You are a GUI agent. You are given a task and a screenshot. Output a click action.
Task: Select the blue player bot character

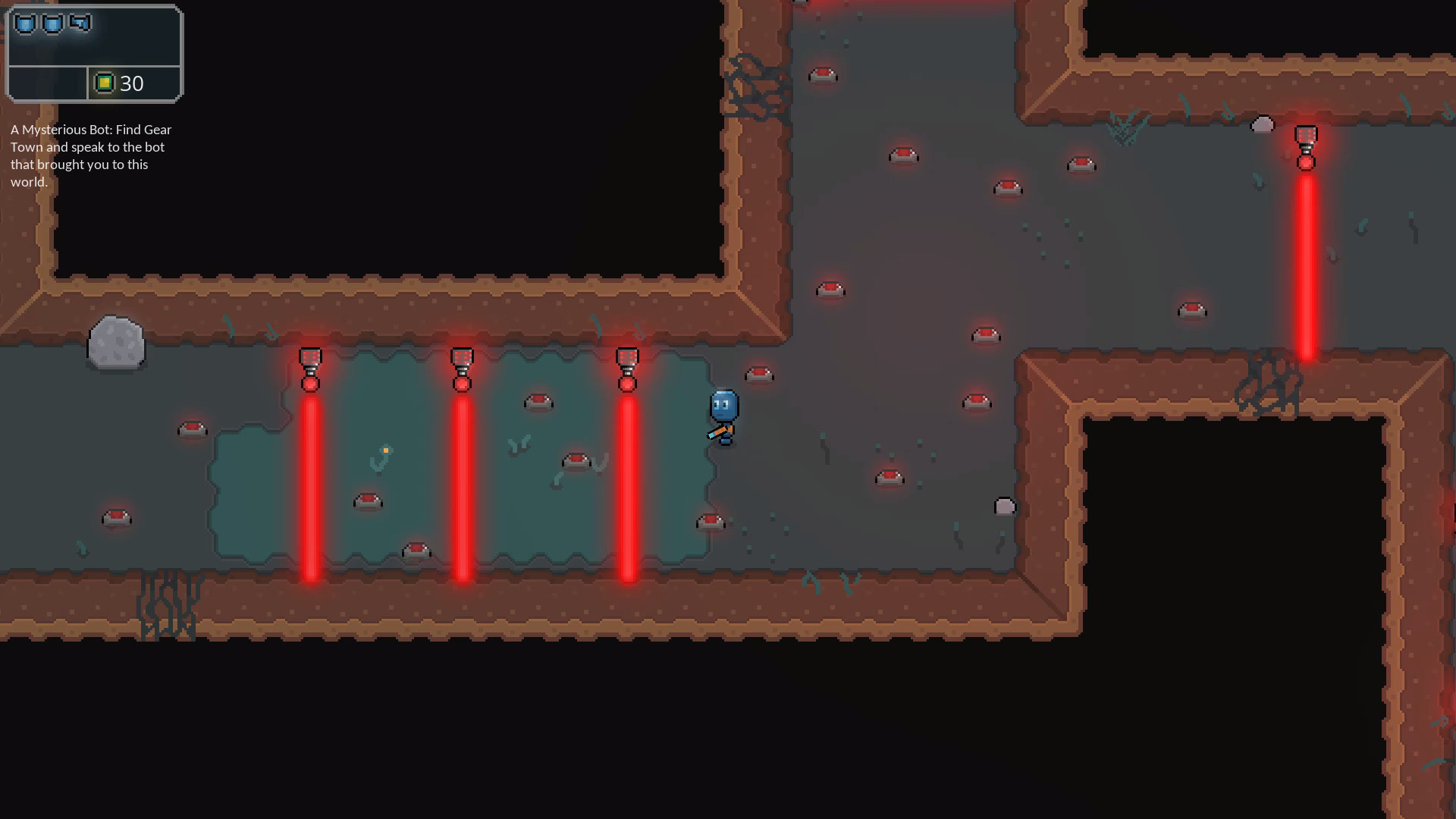pos(723,403)
